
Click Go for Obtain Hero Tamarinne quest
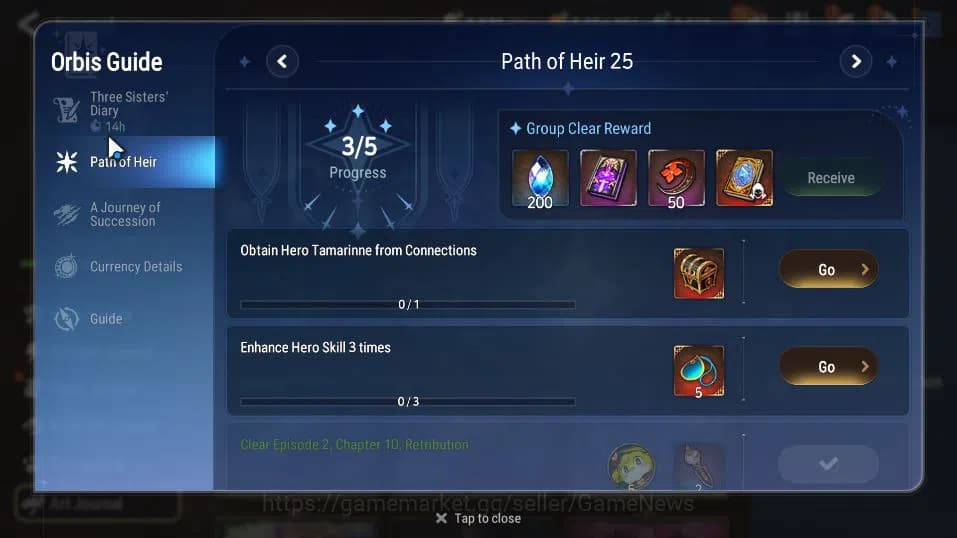pos(828,269)
